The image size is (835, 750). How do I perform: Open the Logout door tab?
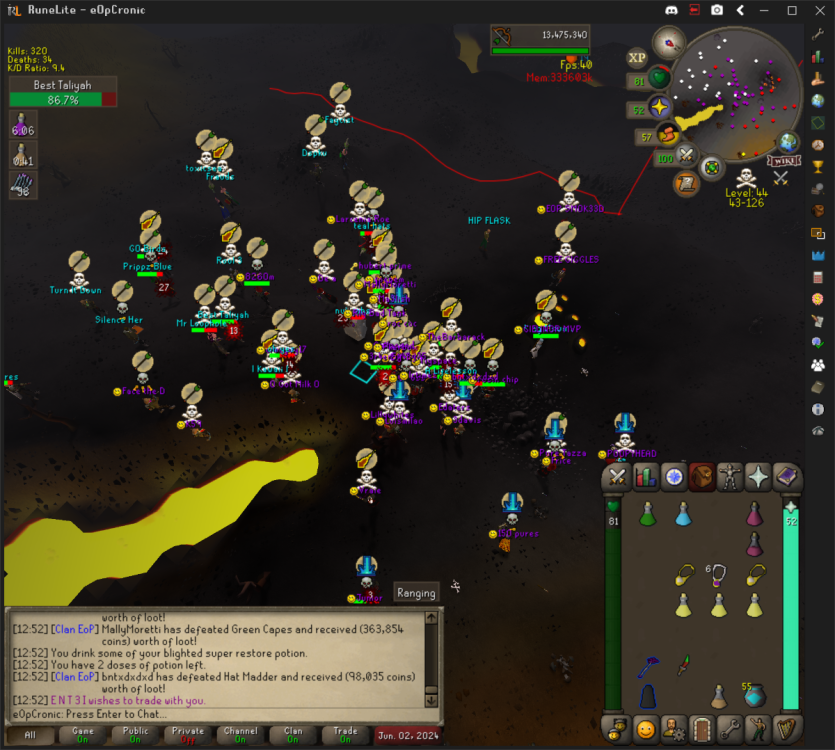point(702,728)
